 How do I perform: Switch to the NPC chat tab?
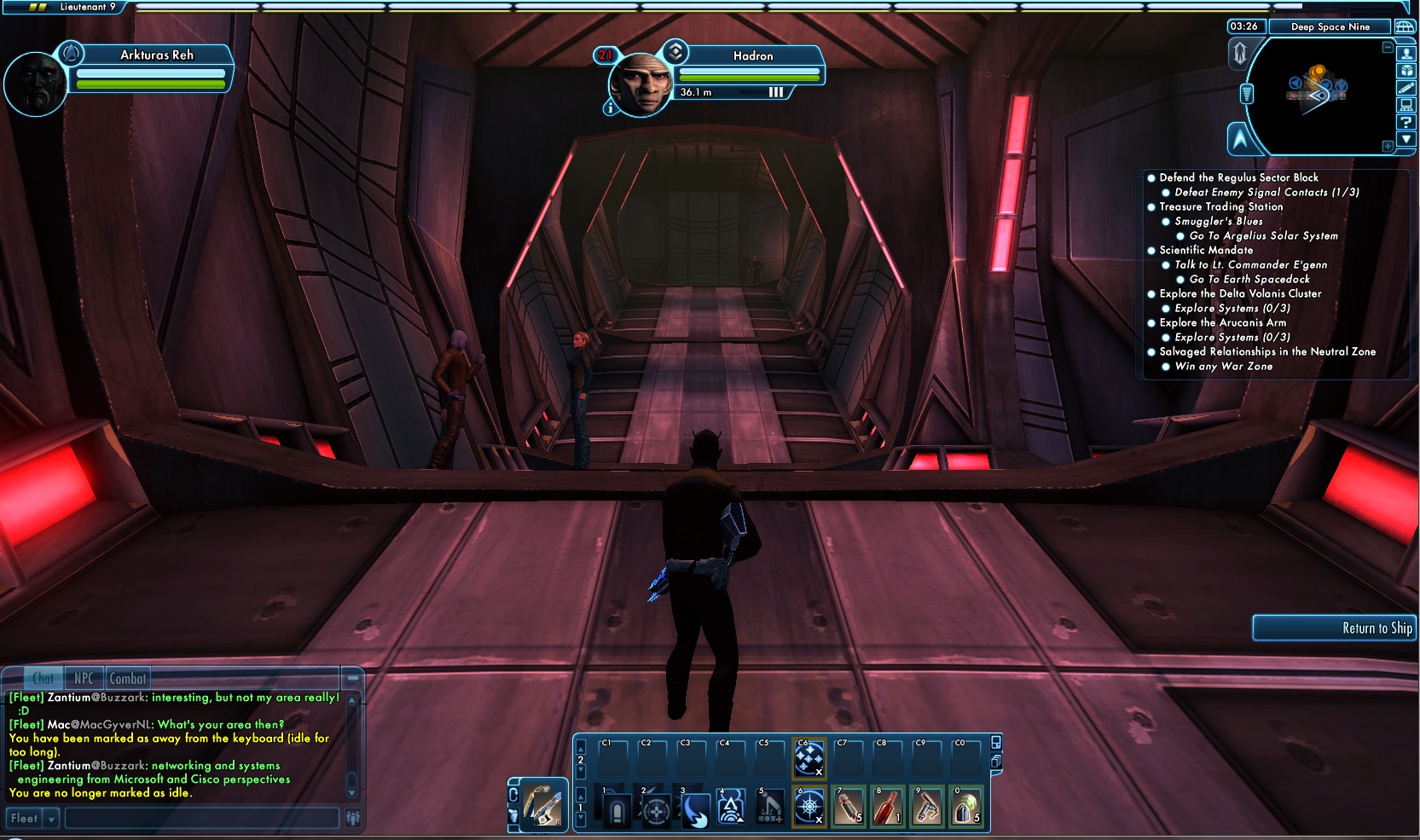[x=84, y=678]
